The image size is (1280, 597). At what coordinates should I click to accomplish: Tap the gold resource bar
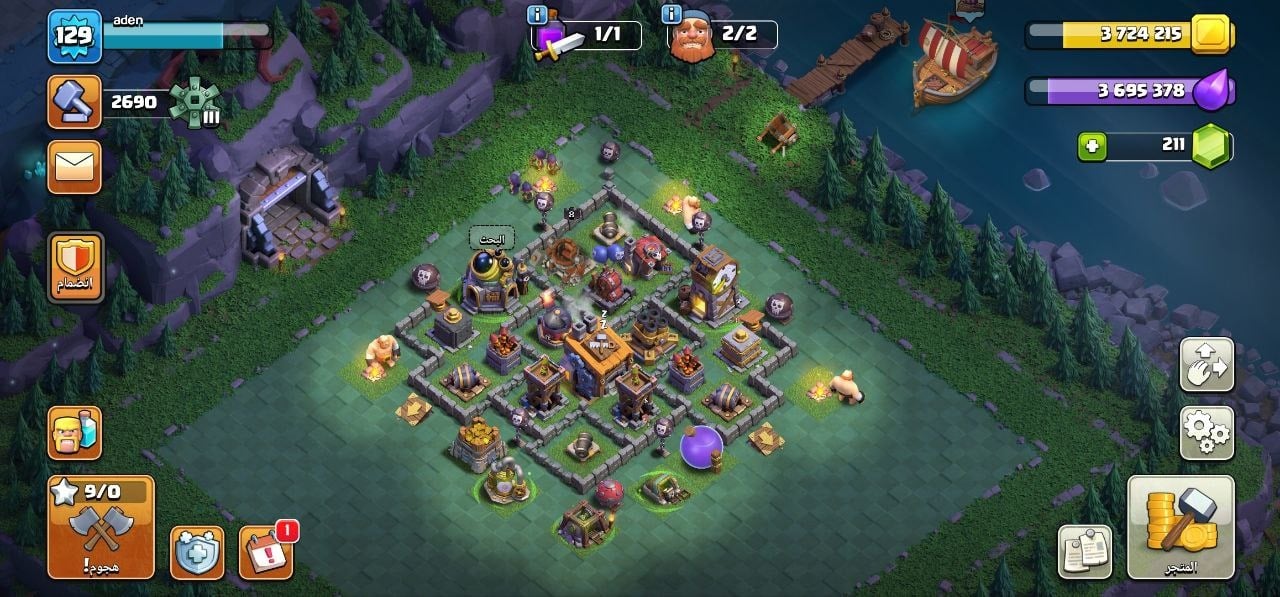point(1130,34)
